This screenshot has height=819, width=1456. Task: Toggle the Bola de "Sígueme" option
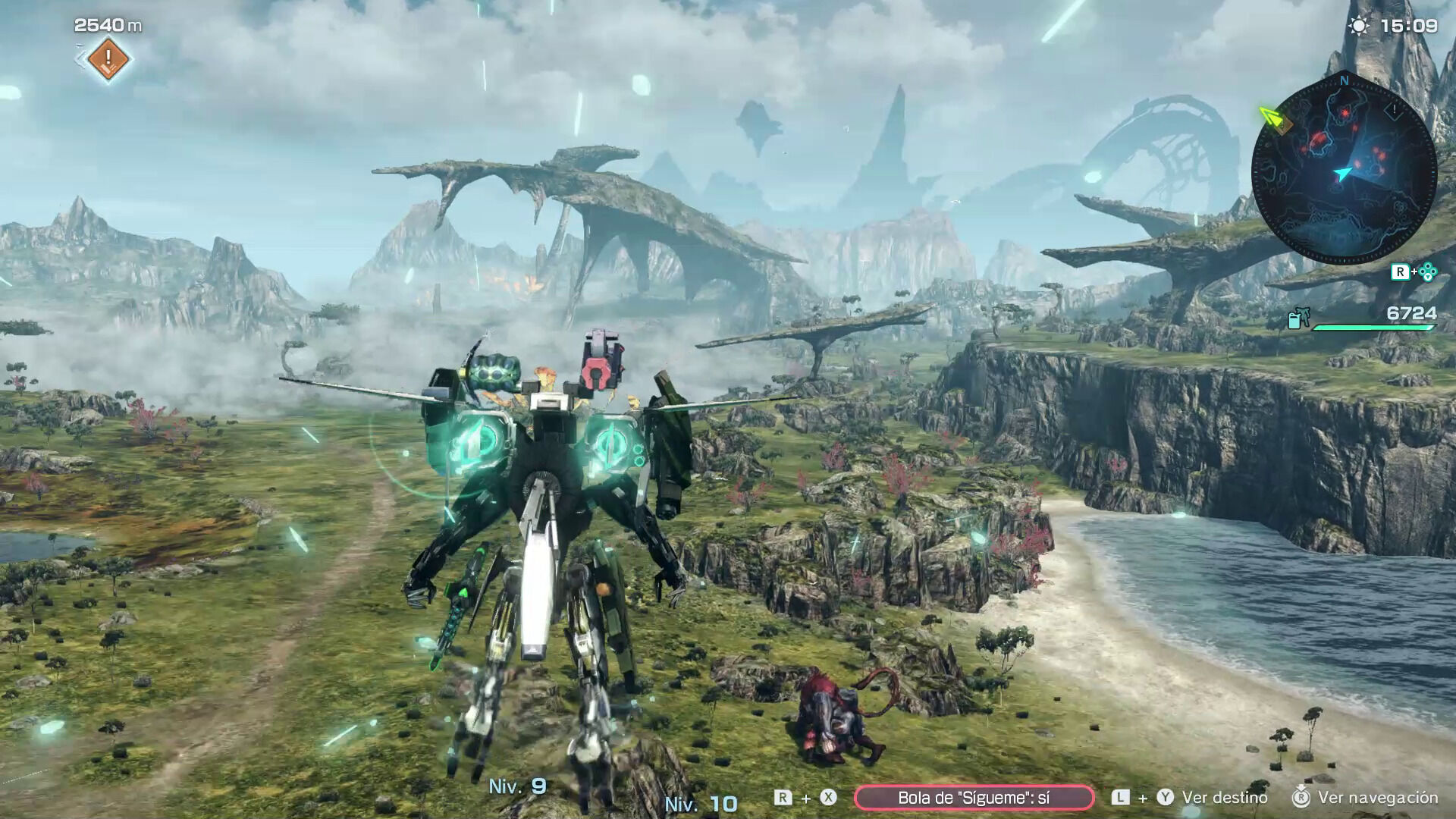pos(974,797)
